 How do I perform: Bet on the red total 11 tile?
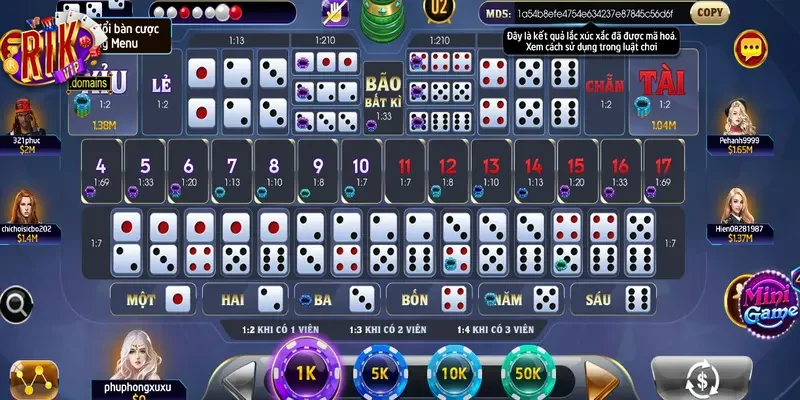point(405,171)
